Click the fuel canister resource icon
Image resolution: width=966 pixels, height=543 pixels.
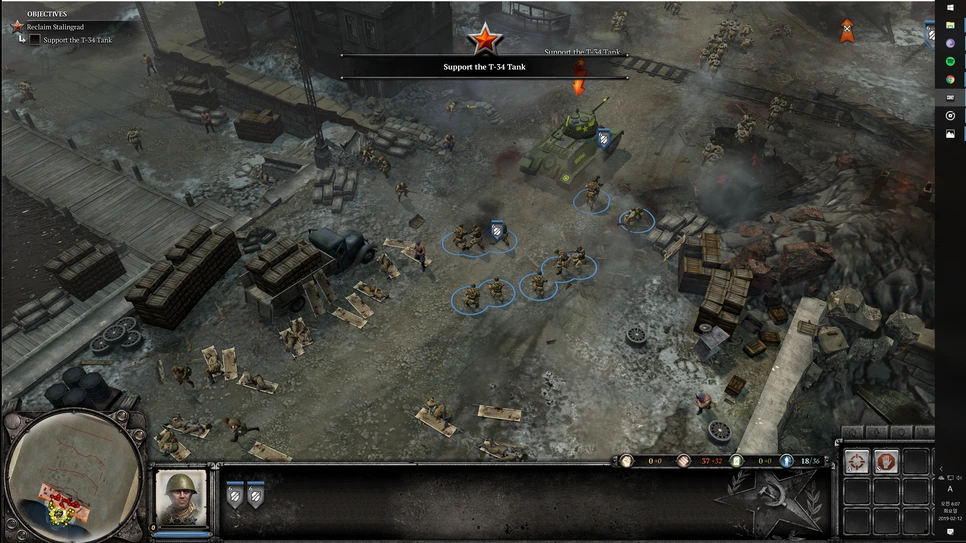click(x=737, y=461)
